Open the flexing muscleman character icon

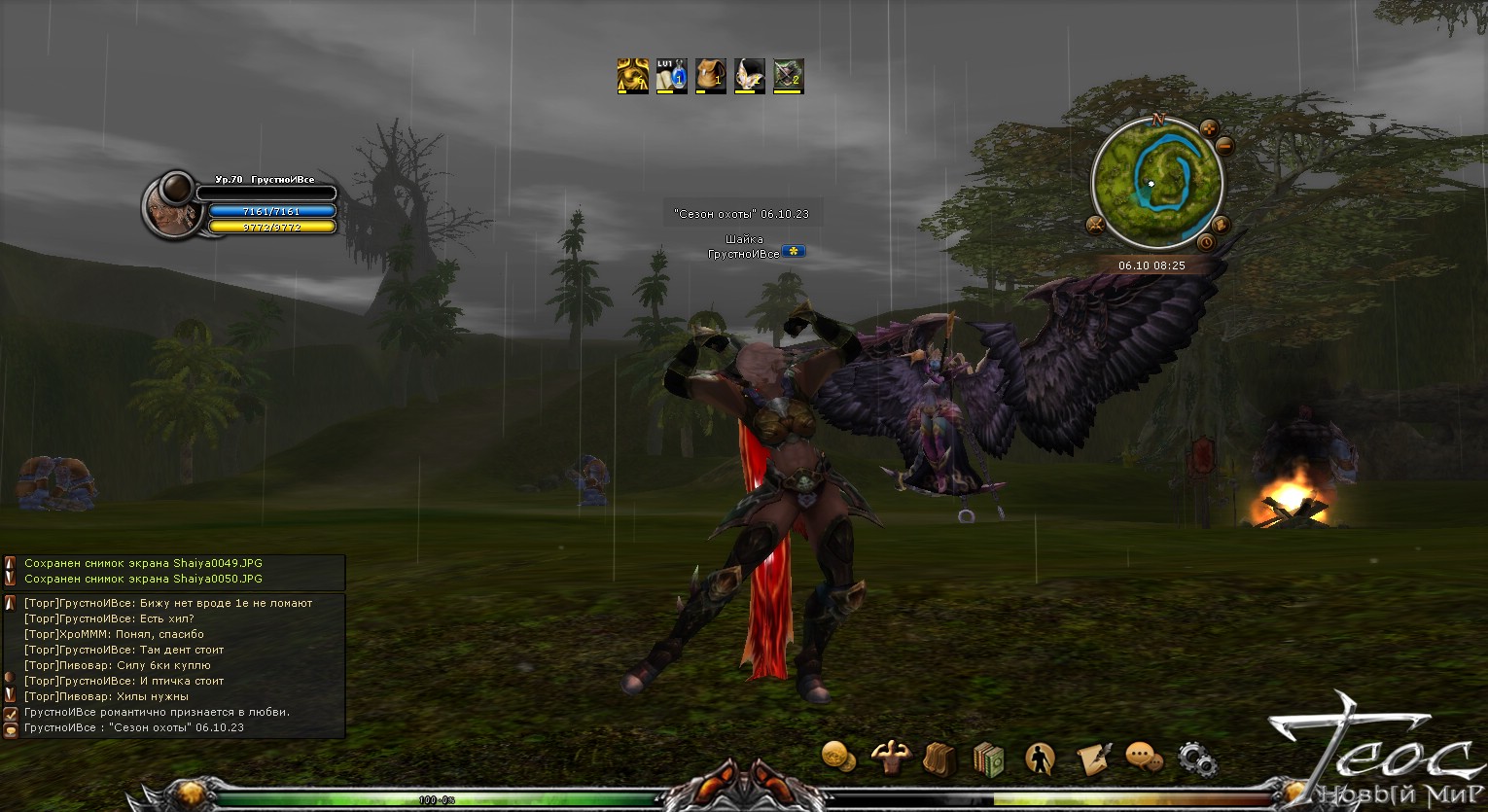pos(889,757)
